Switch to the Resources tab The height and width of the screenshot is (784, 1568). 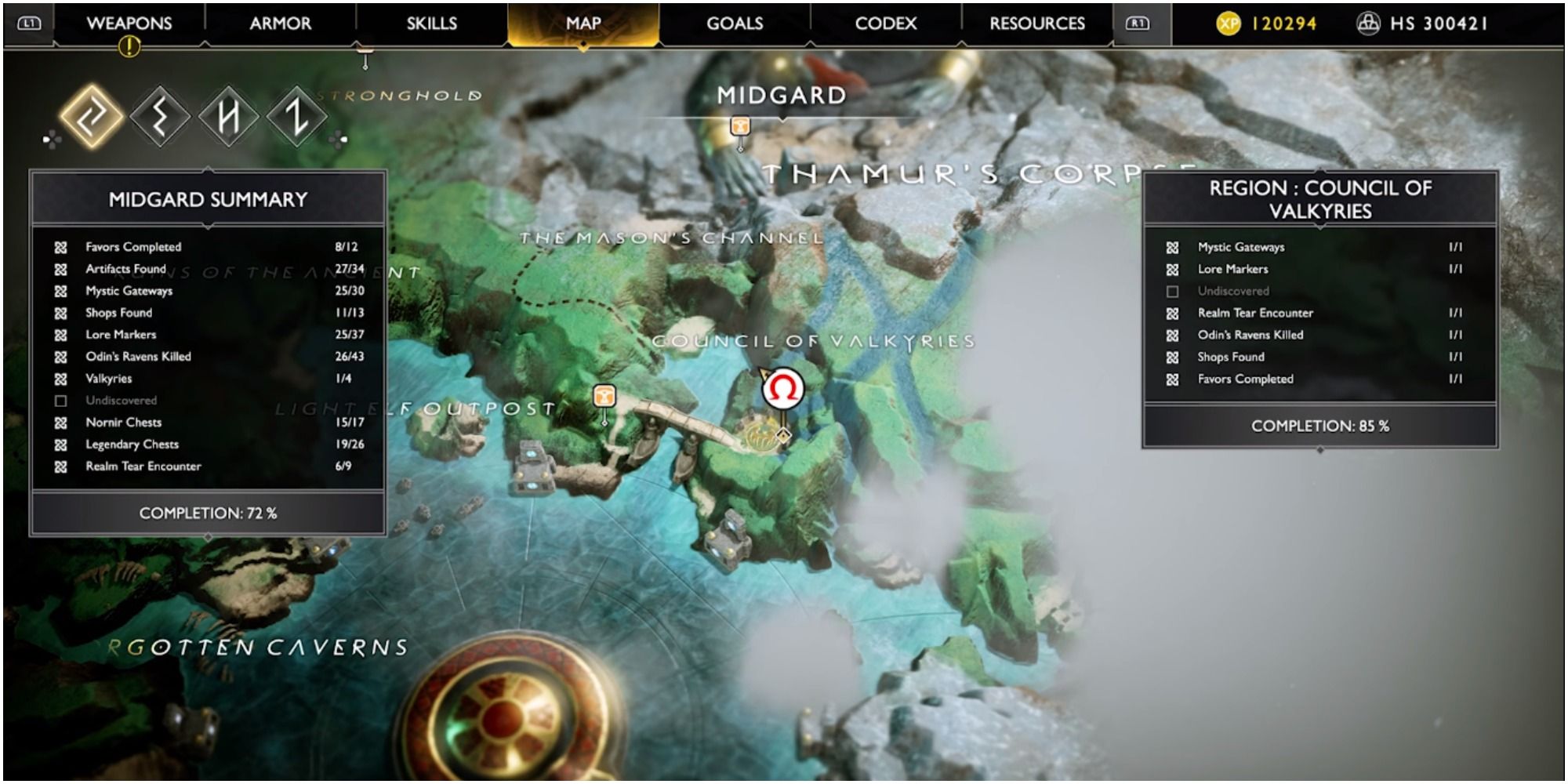point(1037,24)
